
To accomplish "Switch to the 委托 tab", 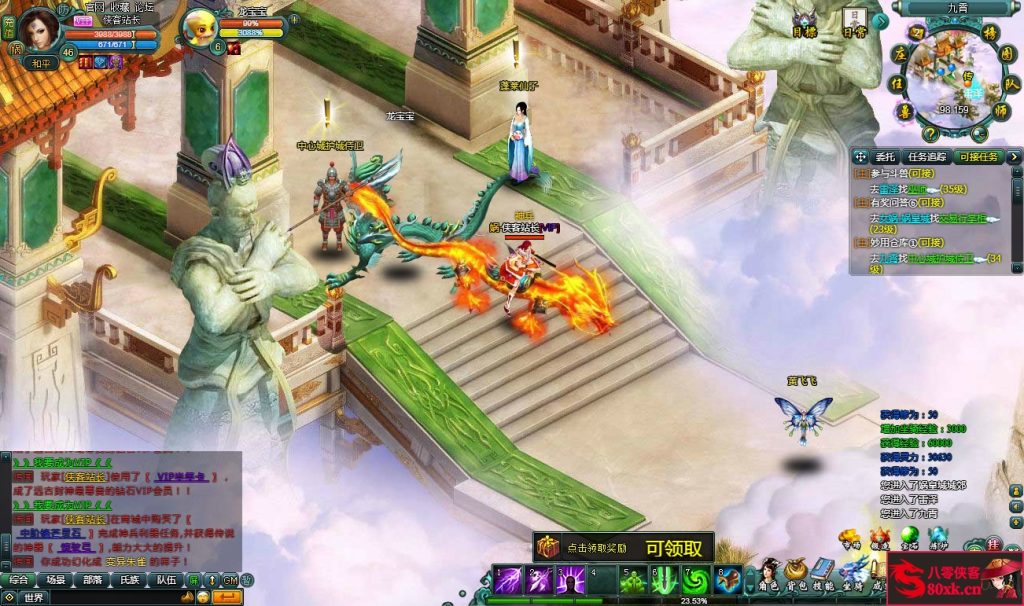I will pos(884,157).
